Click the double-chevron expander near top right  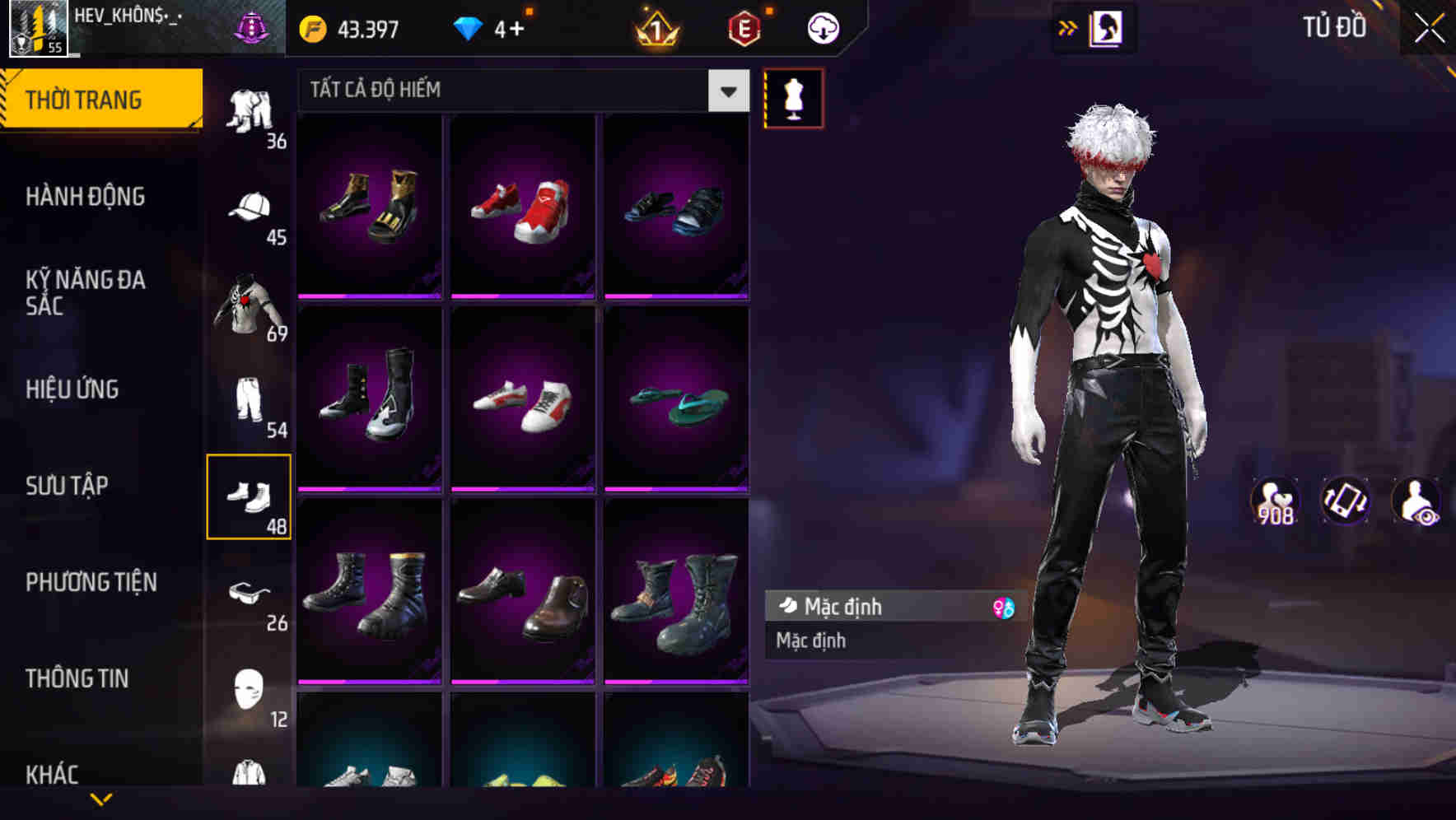coord(1069,27)
